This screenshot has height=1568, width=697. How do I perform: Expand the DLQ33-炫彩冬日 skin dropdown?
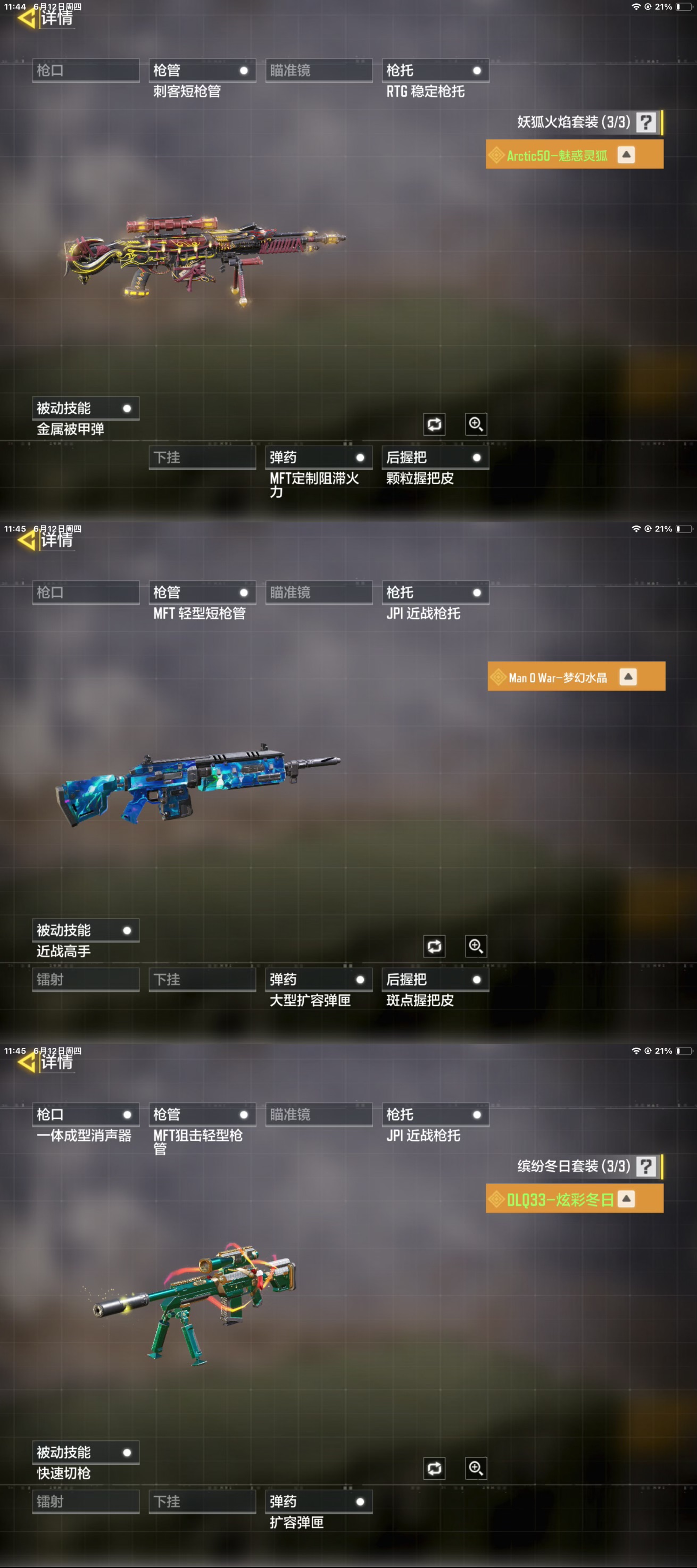click(x=626, y=1199)
